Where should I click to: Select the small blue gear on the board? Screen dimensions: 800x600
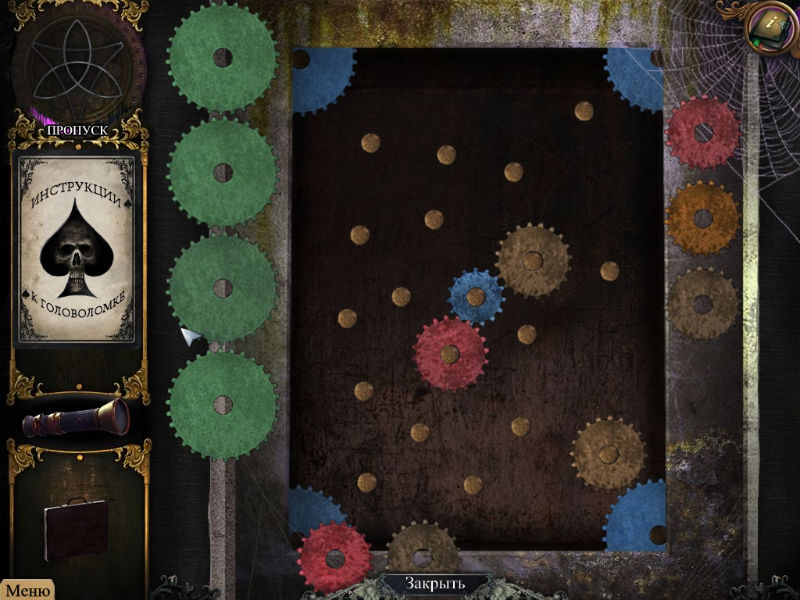click(x=476, y=297)
